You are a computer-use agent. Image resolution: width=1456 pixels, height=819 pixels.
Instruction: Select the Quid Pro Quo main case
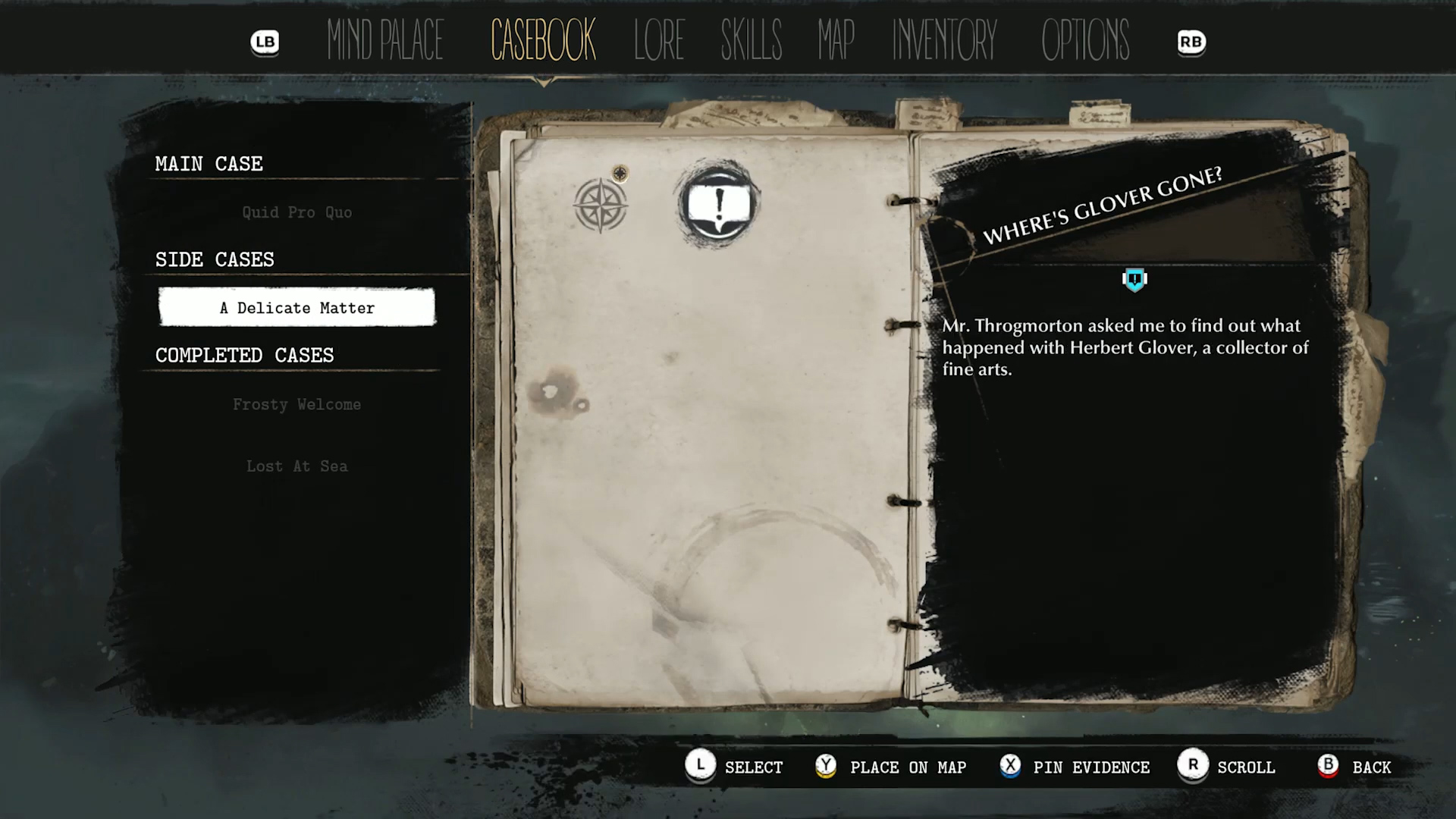(297, 212)
